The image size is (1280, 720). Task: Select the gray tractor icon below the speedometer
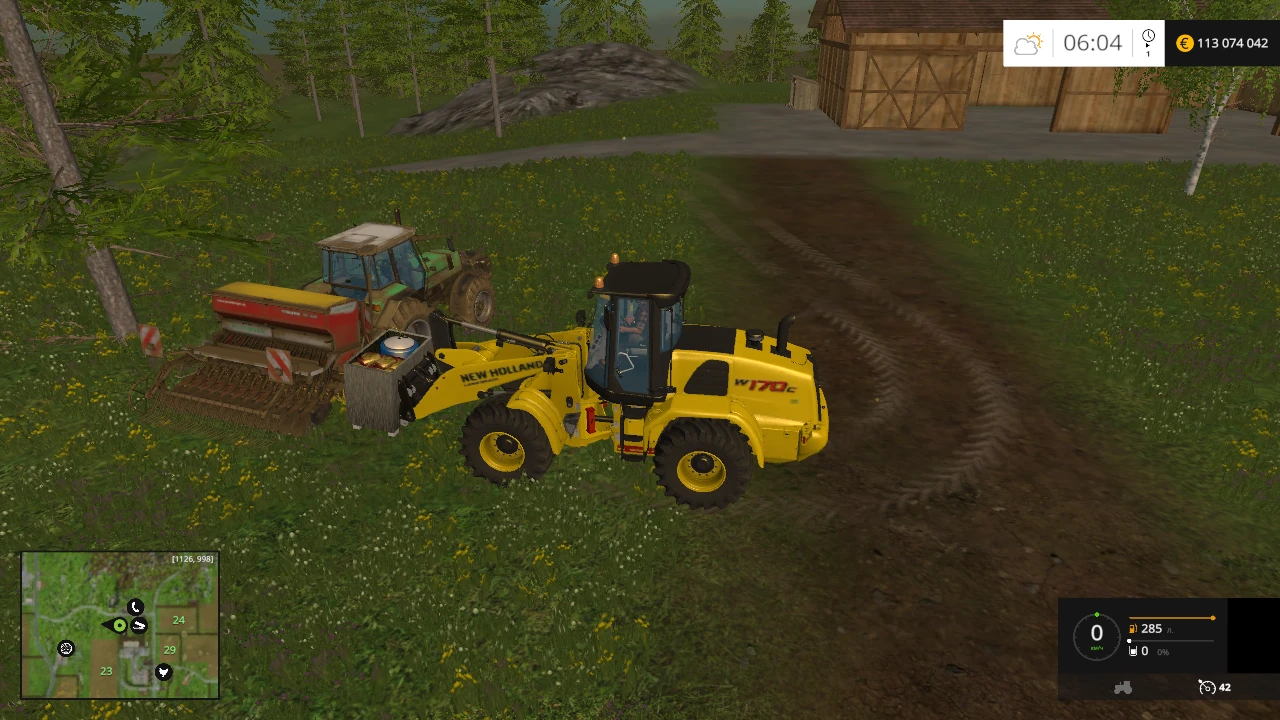[1123, 688]
